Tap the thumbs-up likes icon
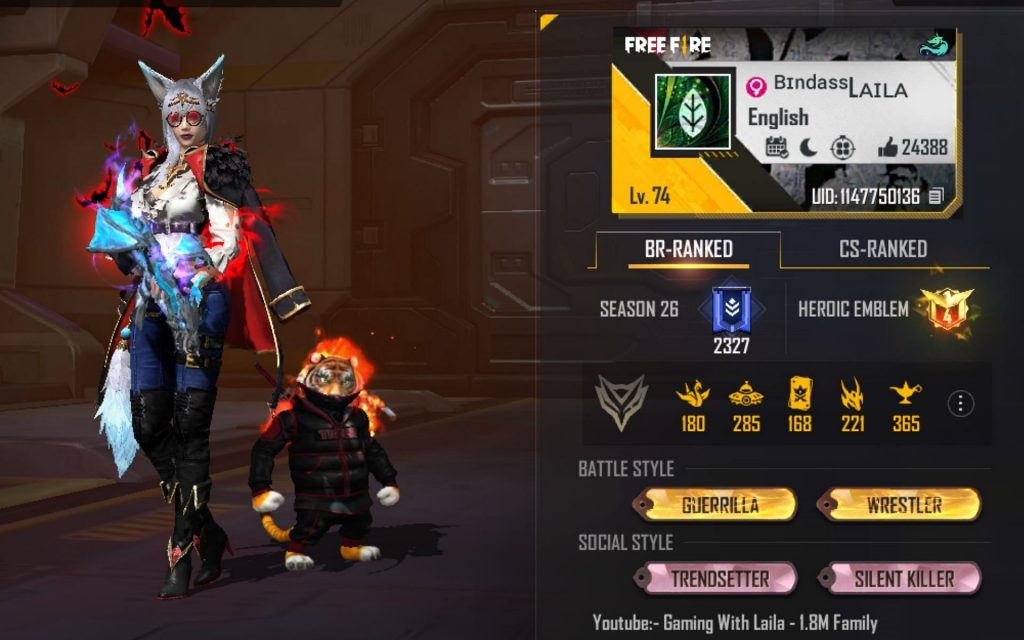The image size is (1024, 640). click(x=888, y=148)
